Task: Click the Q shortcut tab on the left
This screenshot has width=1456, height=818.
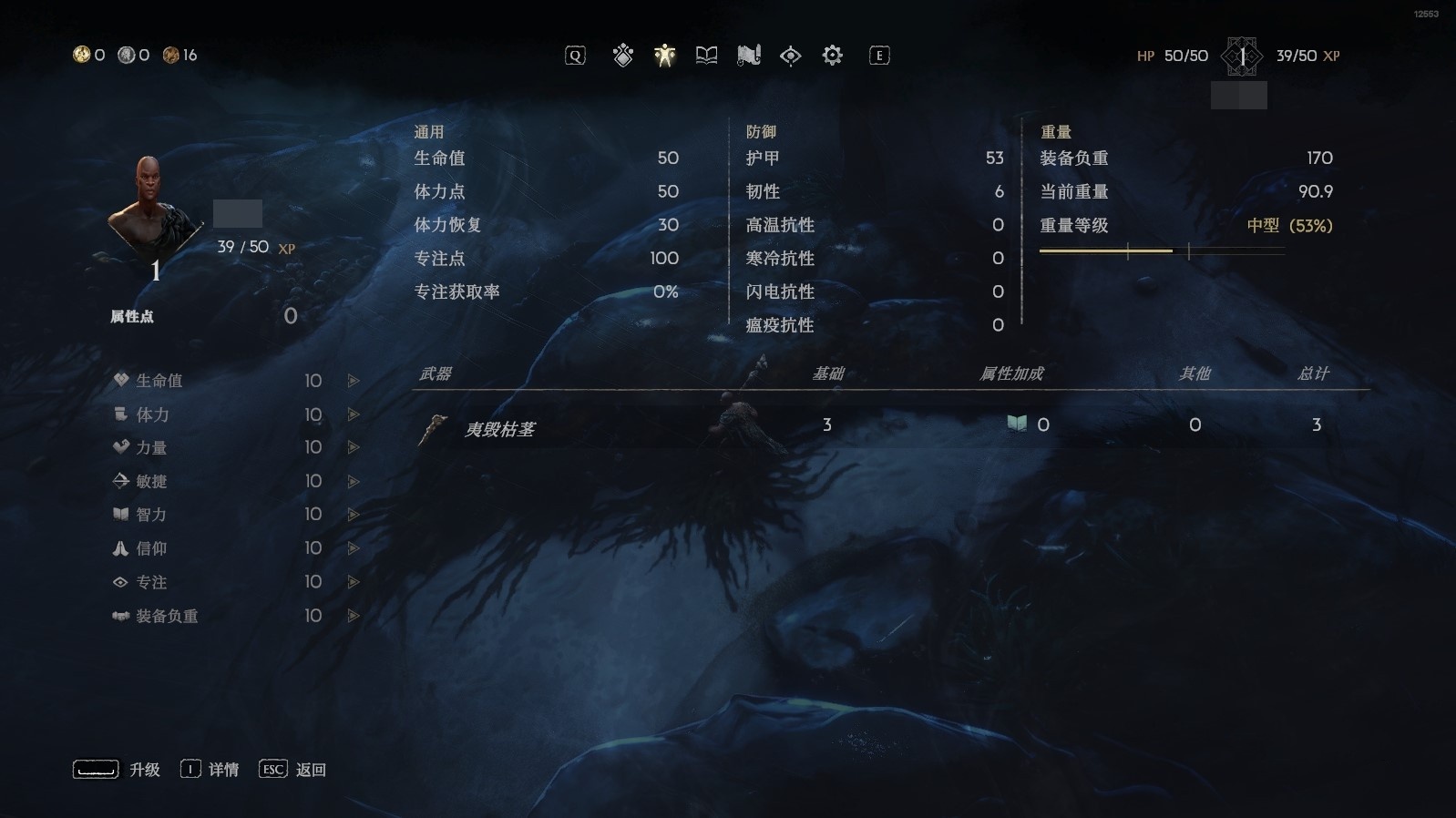Action: (575, 56)
